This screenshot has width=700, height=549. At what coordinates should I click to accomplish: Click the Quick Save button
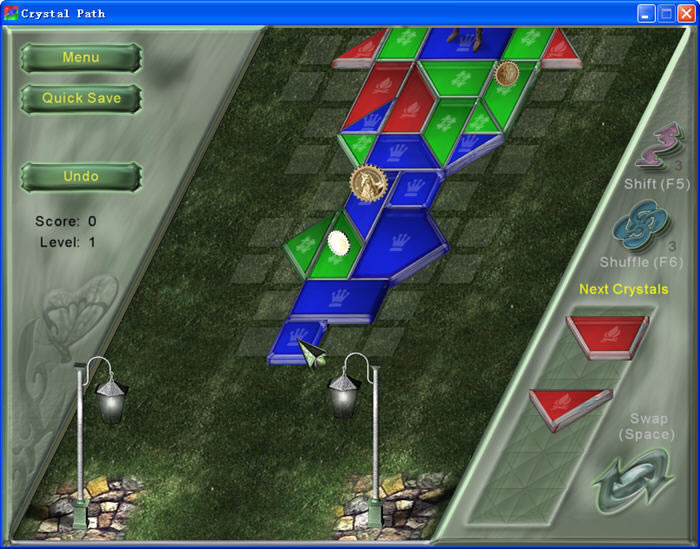point(81,99)
